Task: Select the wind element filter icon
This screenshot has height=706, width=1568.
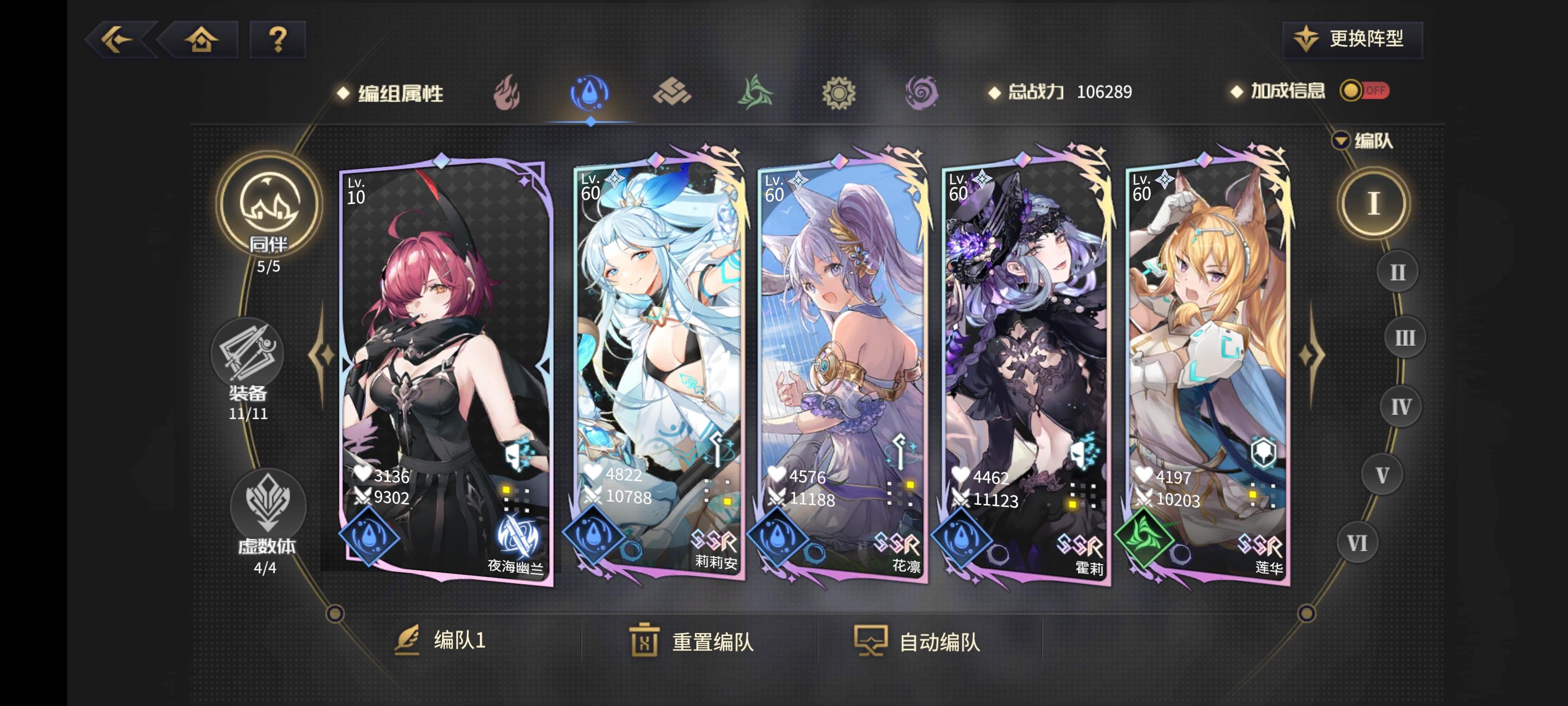Action: [754, 93]
